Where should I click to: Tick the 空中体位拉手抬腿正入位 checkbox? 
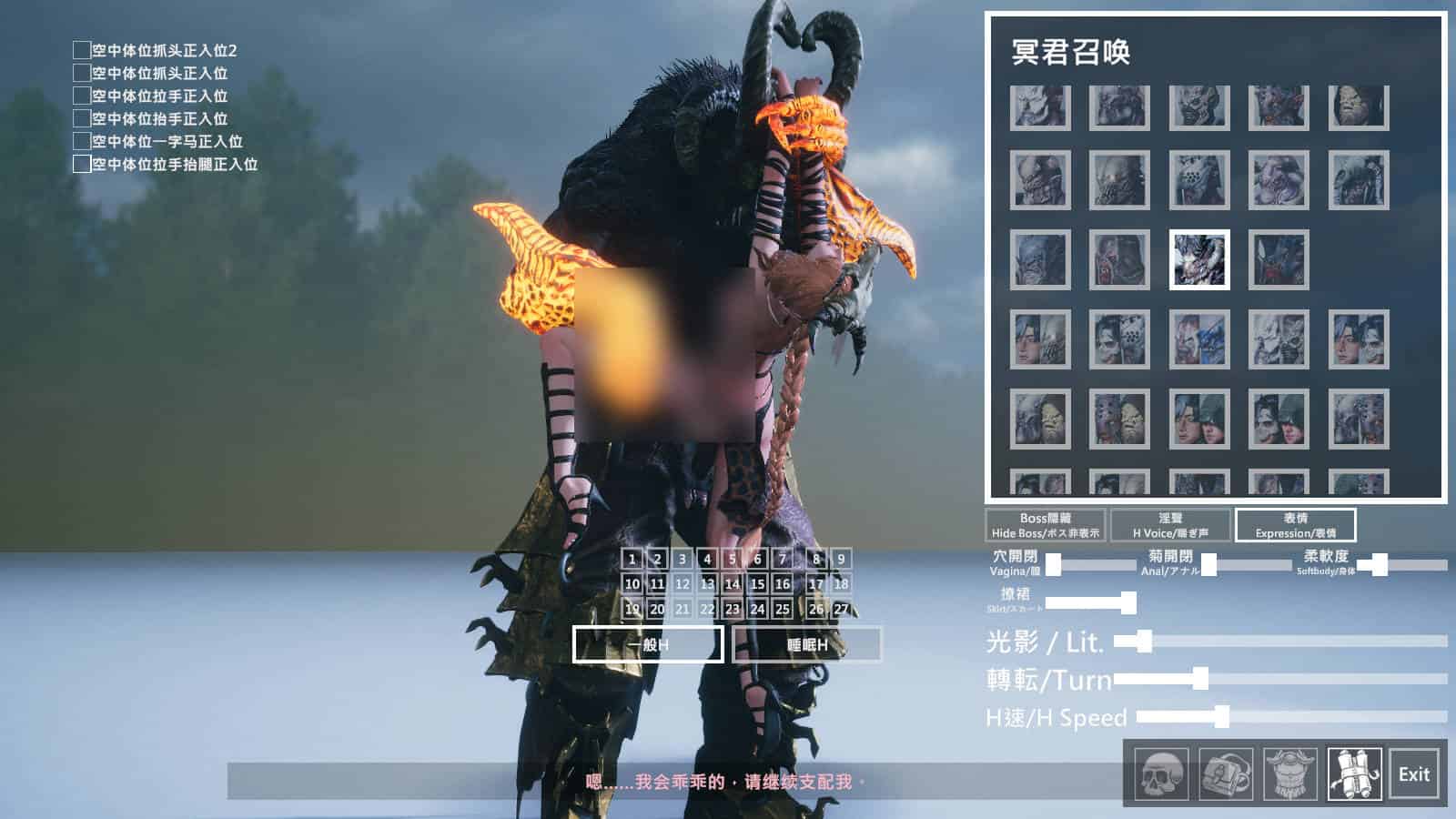pos(82,164)
